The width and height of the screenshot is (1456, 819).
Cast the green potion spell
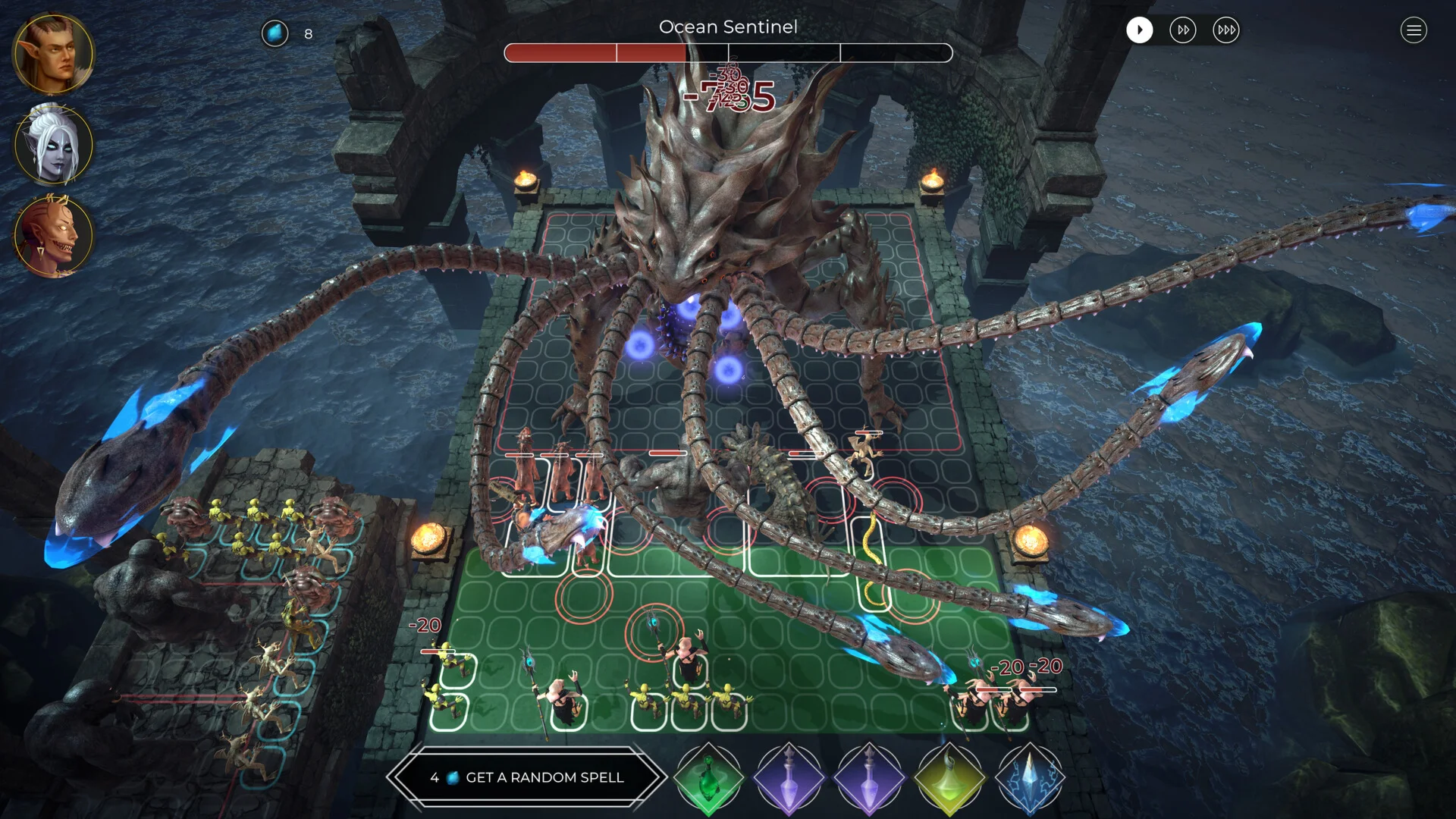pyautogui.click(x=708, y=778)
